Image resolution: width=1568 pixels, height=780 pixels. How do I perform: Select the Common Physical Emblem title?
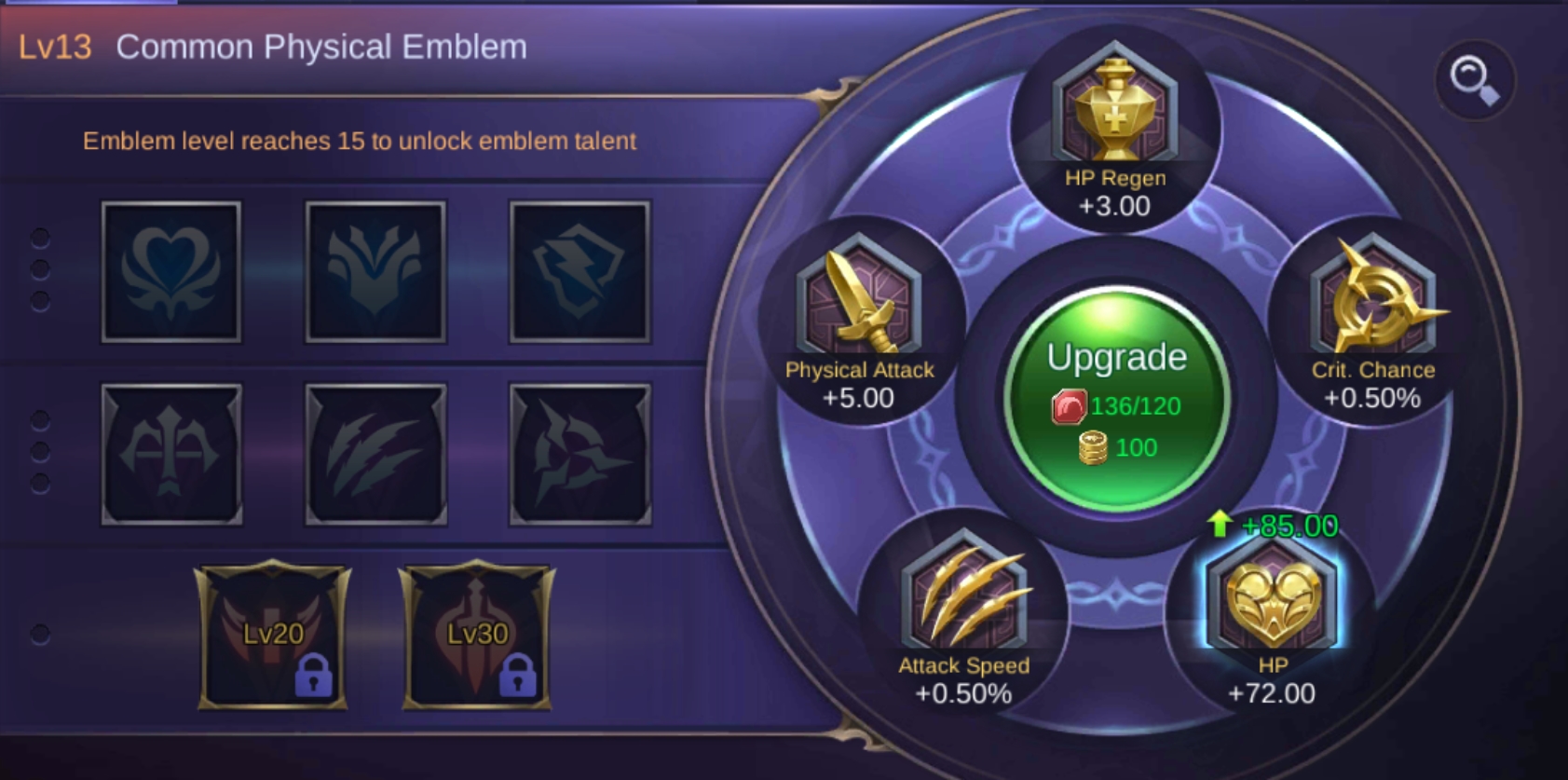[320, 46]
